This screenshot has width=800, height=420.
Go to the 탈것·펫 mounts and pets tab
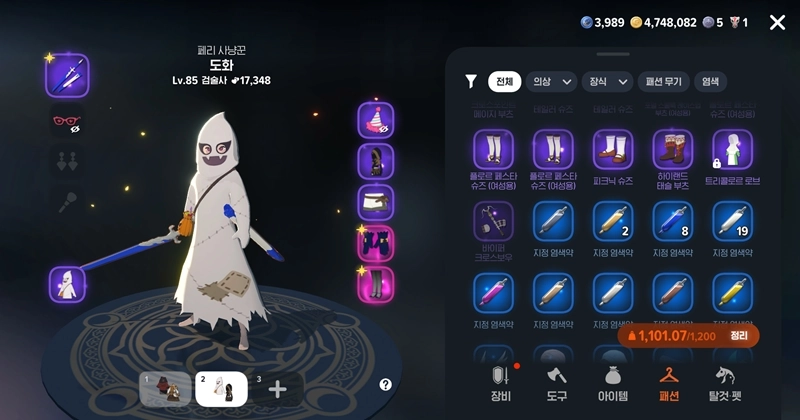coord(727,384)
